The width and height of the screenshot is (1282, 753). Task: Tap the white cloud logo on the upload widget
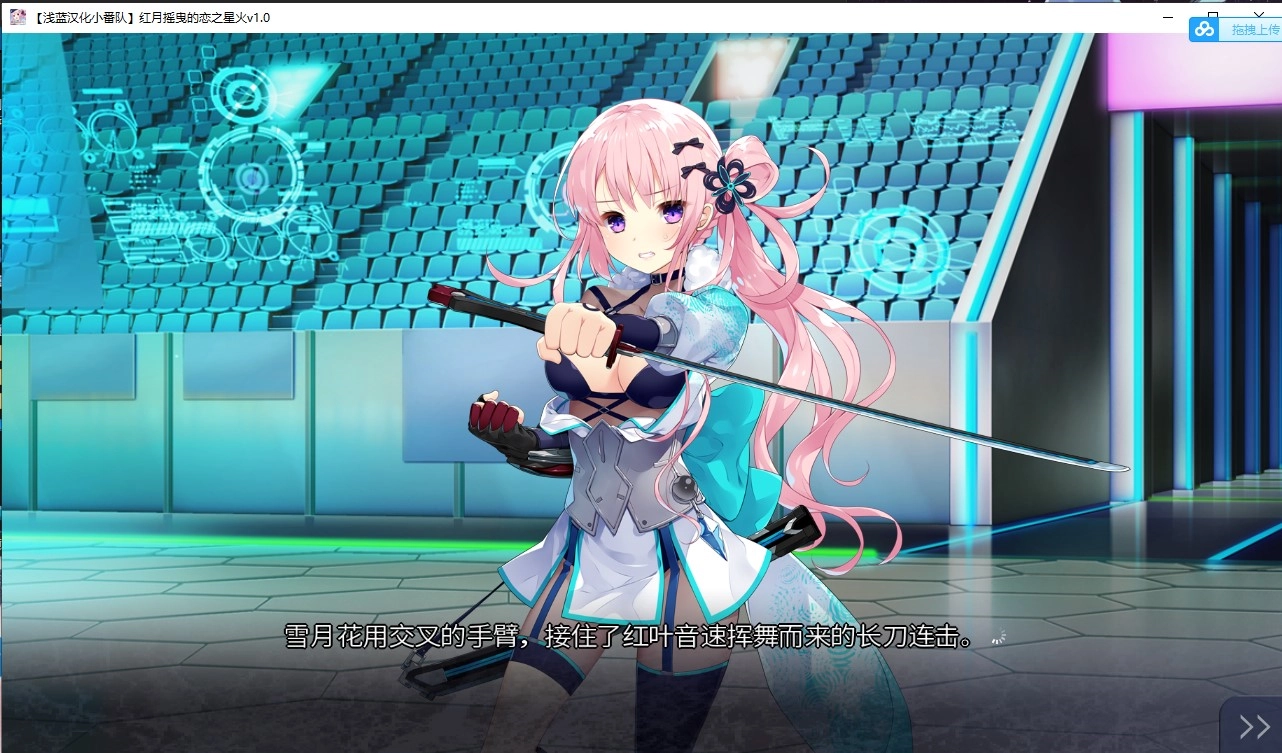click(x=1202, y=29)
